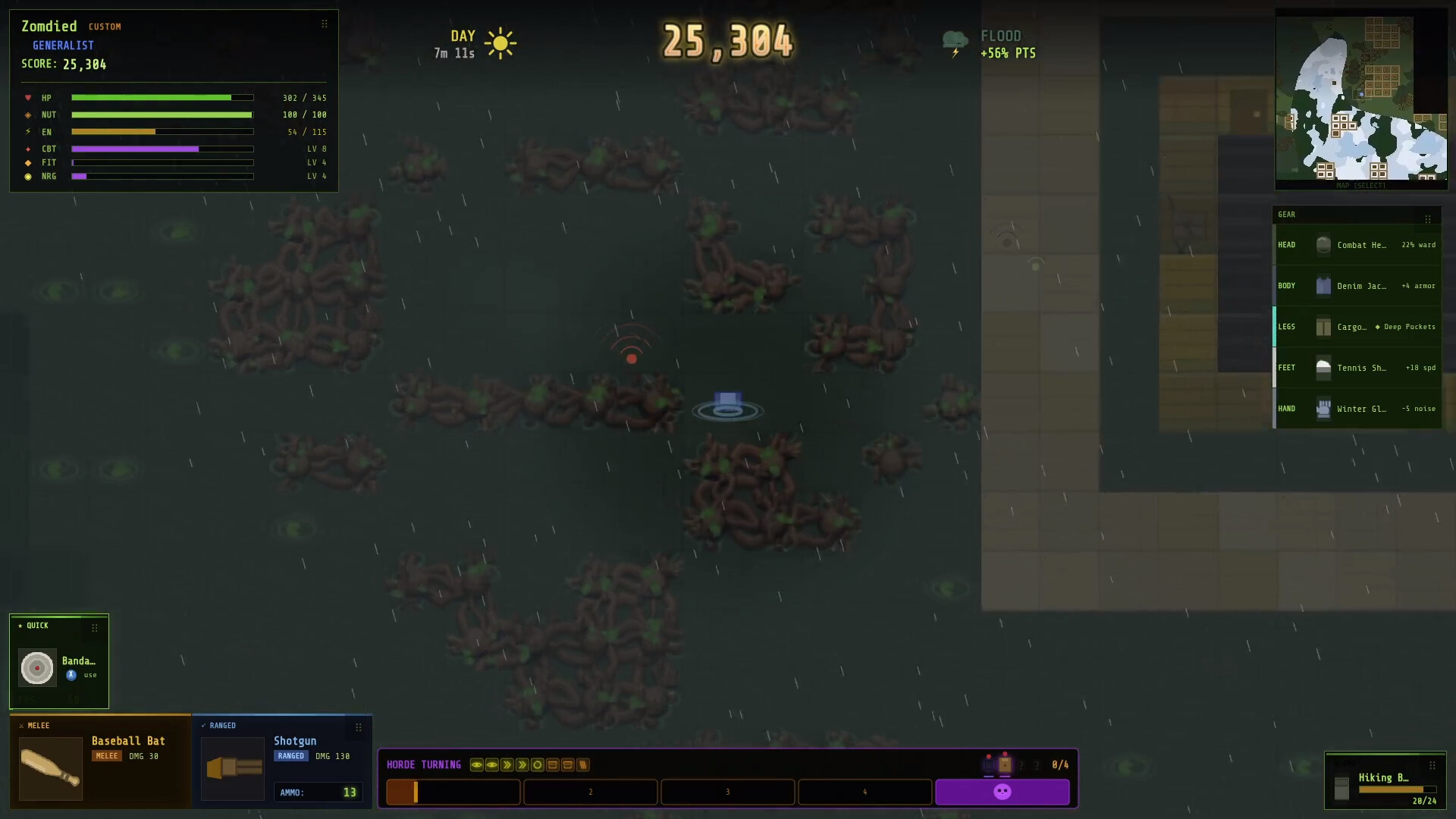
Task: Select the Shotgun ranged weapon icon
Action: (x=232, y=768)
